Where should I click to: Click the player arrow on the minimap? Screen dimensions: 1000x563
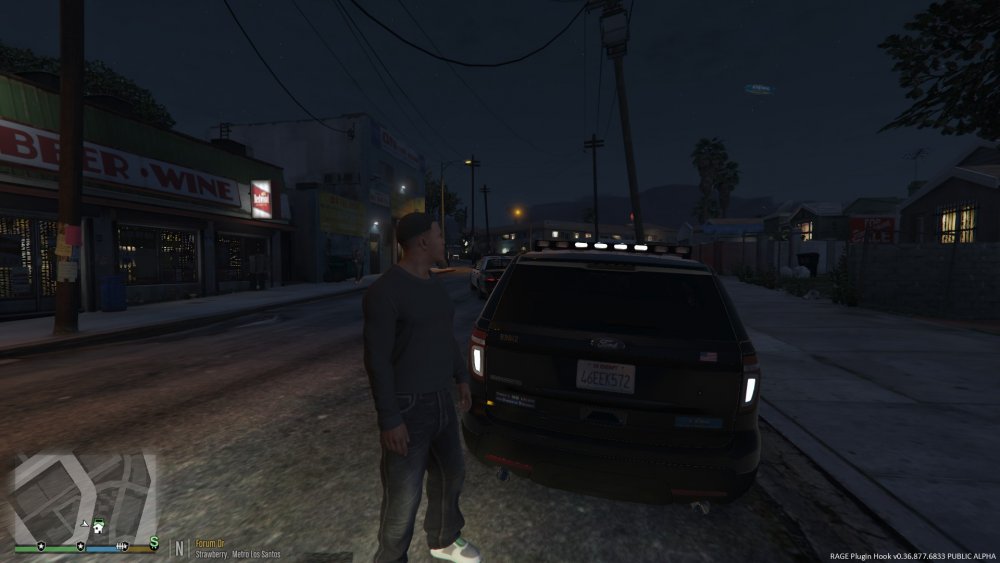(85, 524)
